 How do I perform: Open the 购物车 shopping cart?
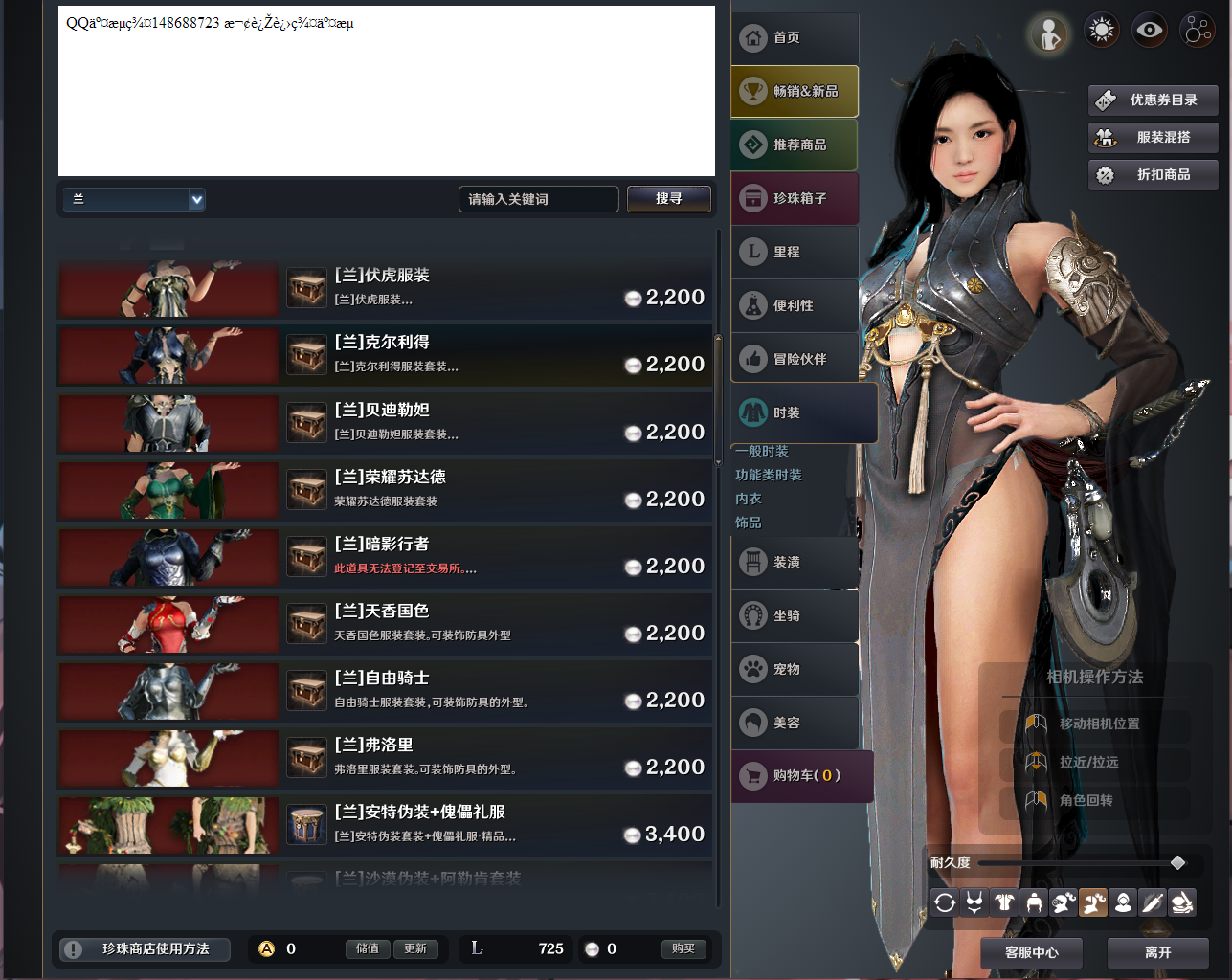[x=802, y=776]
